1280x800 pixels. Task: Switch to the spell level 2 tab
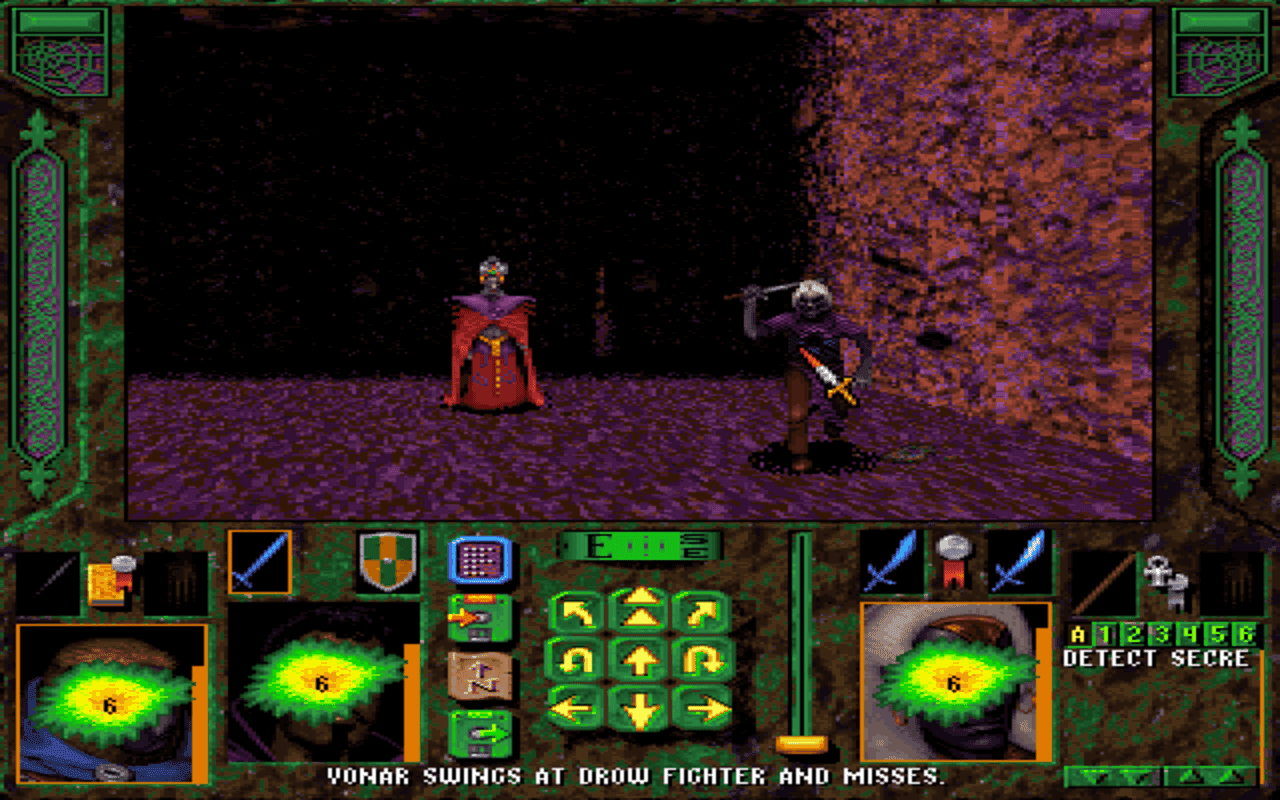[1133, 632]
